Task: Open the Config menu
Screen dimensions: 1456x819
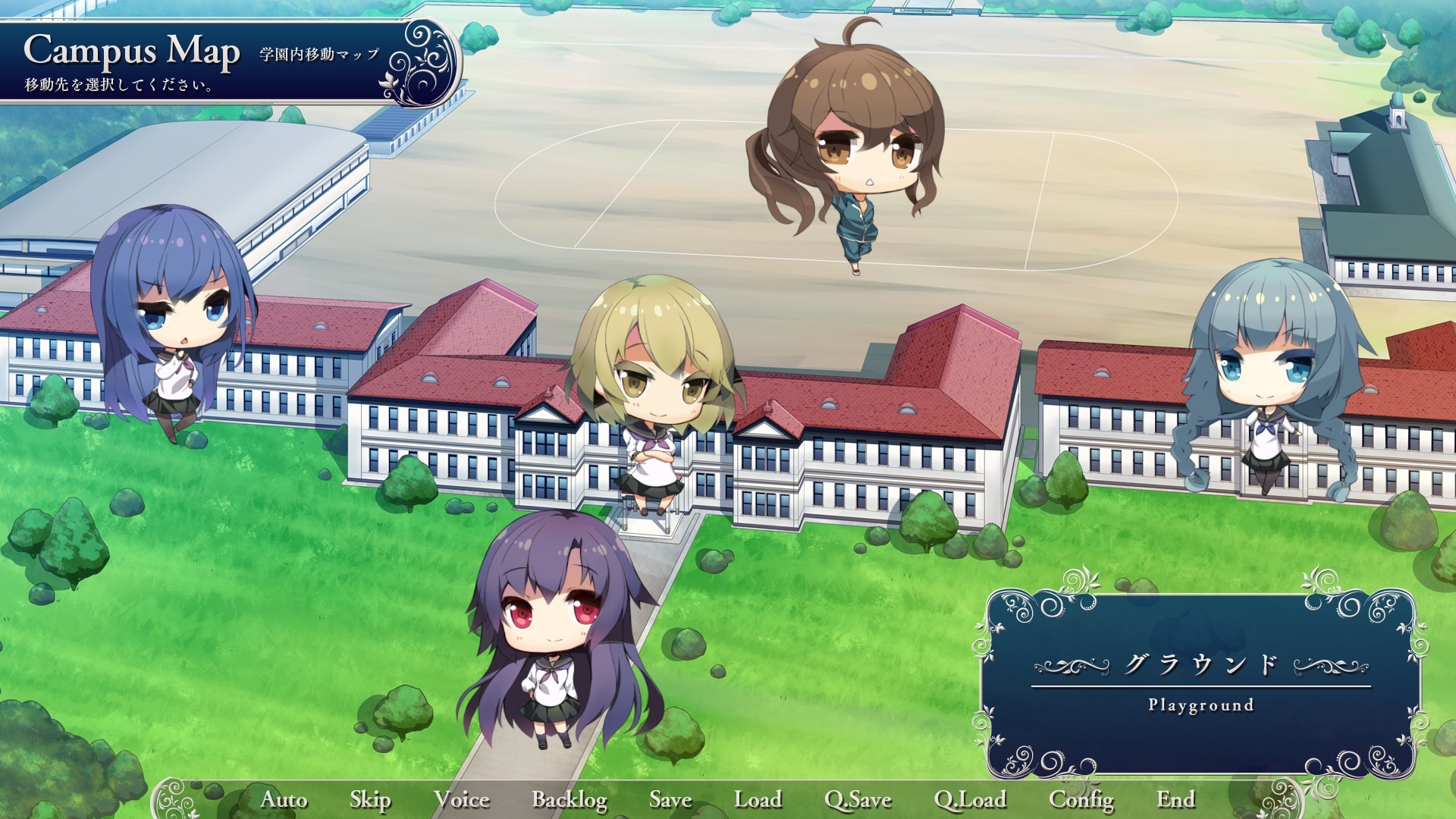Action: point(1081,799)
